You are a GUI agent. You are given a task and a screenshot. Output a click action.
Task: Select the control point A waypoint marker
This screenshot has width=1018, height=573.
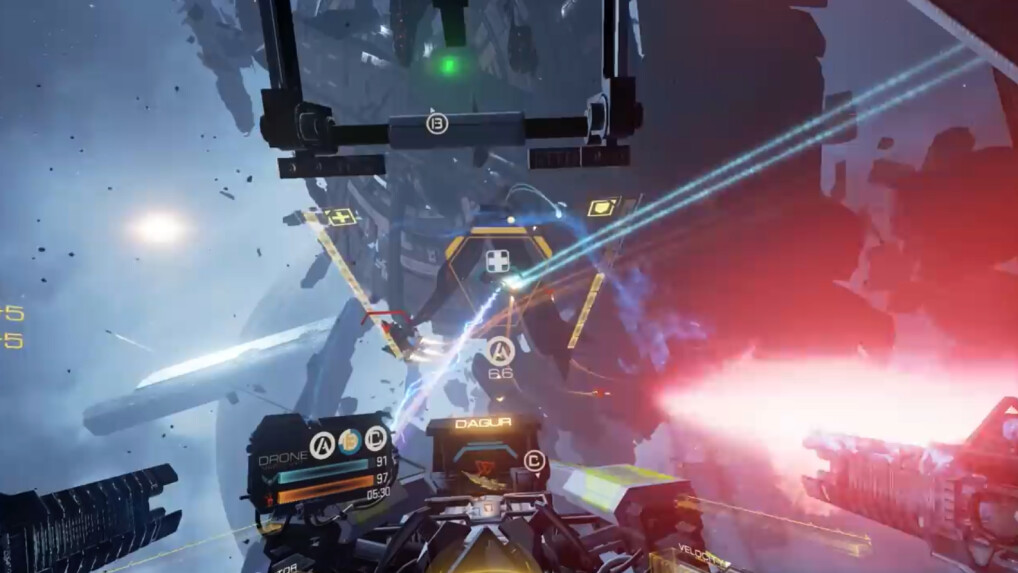pyautogui.click(x=501, y=350)
